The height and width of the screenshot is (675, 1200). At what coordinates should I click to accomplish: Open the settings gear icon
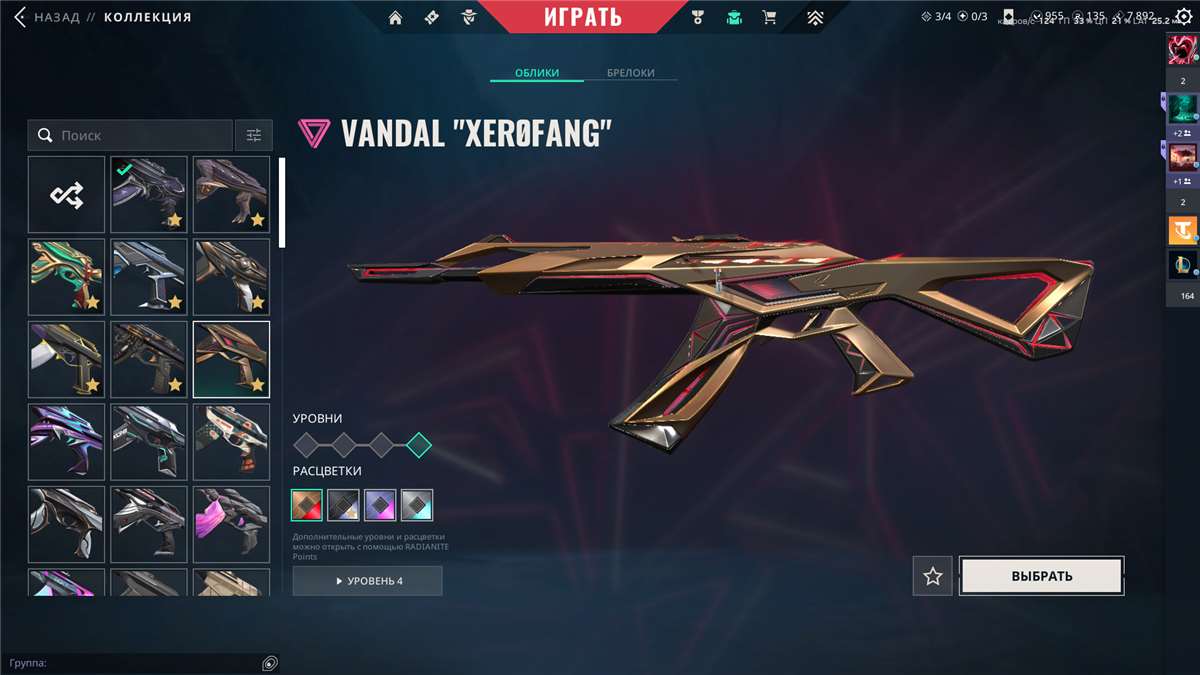point(1183,17)
